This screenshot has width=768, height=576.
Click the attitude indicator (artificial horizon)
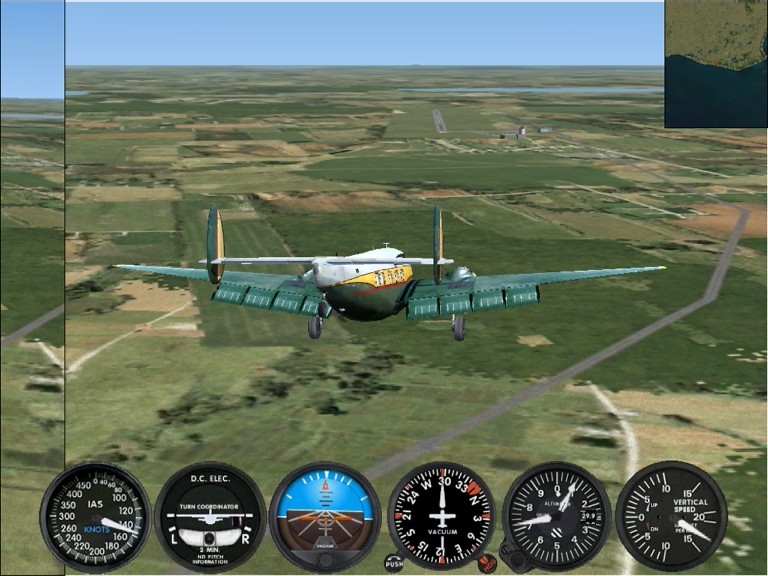pyautogui.click(x=325, y=516)
